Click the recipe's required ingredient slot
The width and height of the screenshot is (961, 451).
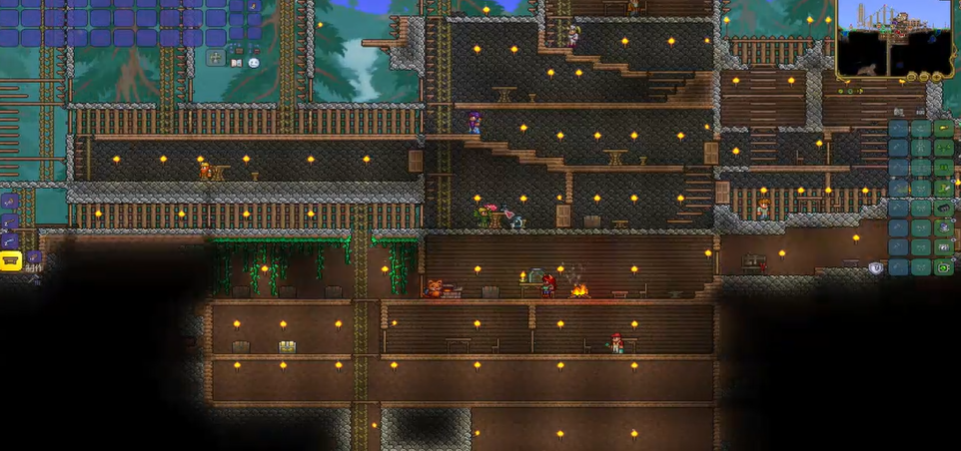[x=34, y=259]
